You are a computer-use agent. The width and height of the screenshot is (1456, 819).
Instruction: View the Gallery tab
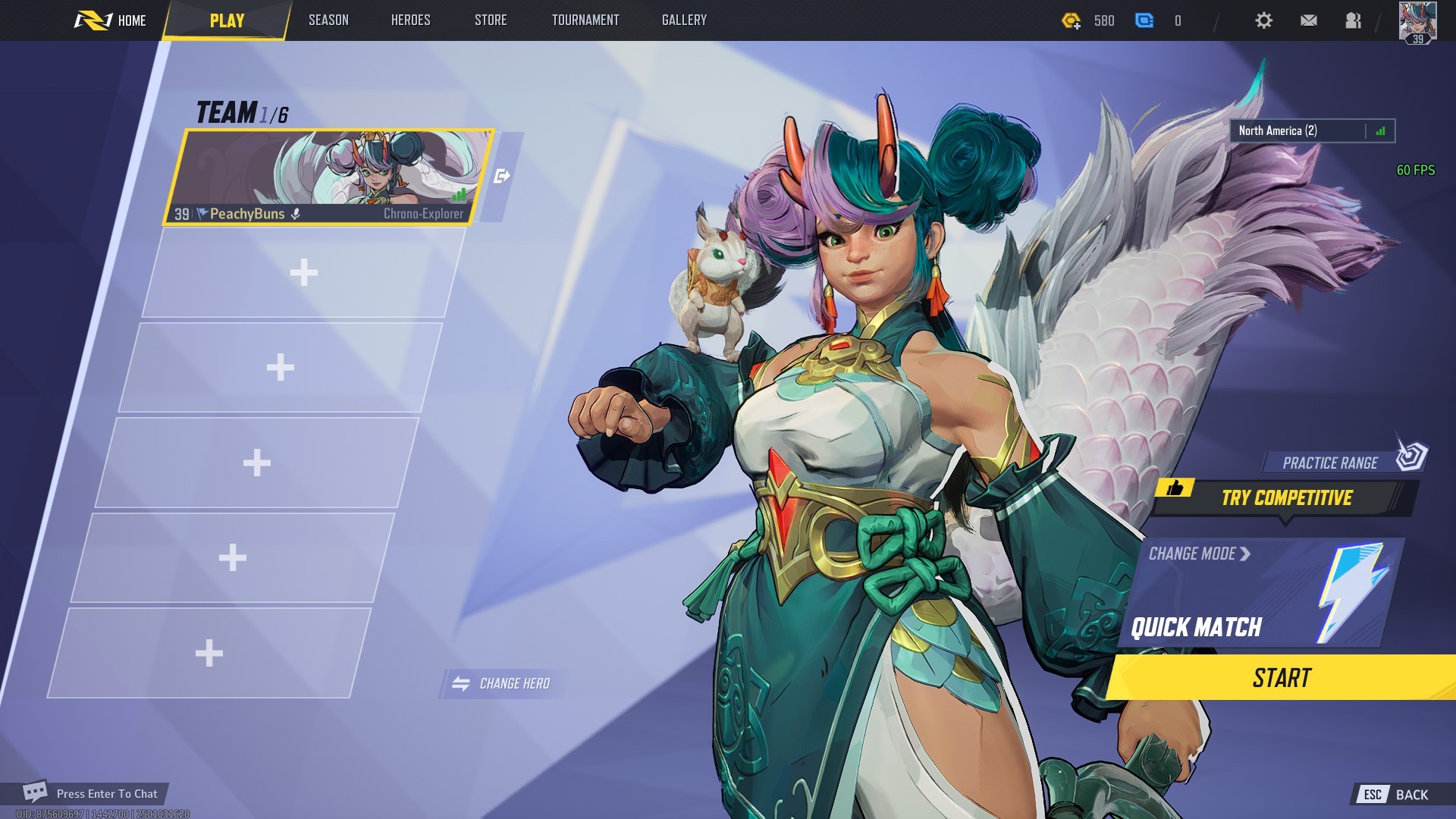(x=684, y=20)
